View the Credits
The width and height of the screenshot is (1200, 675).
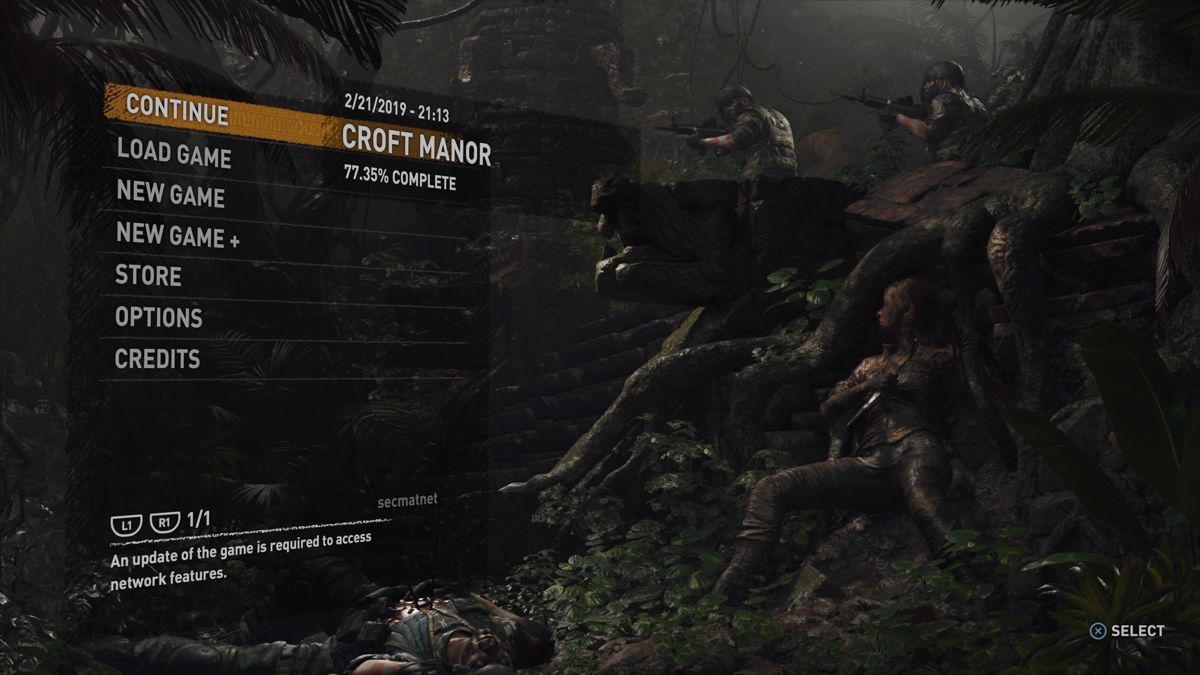(x=158, y=359)
